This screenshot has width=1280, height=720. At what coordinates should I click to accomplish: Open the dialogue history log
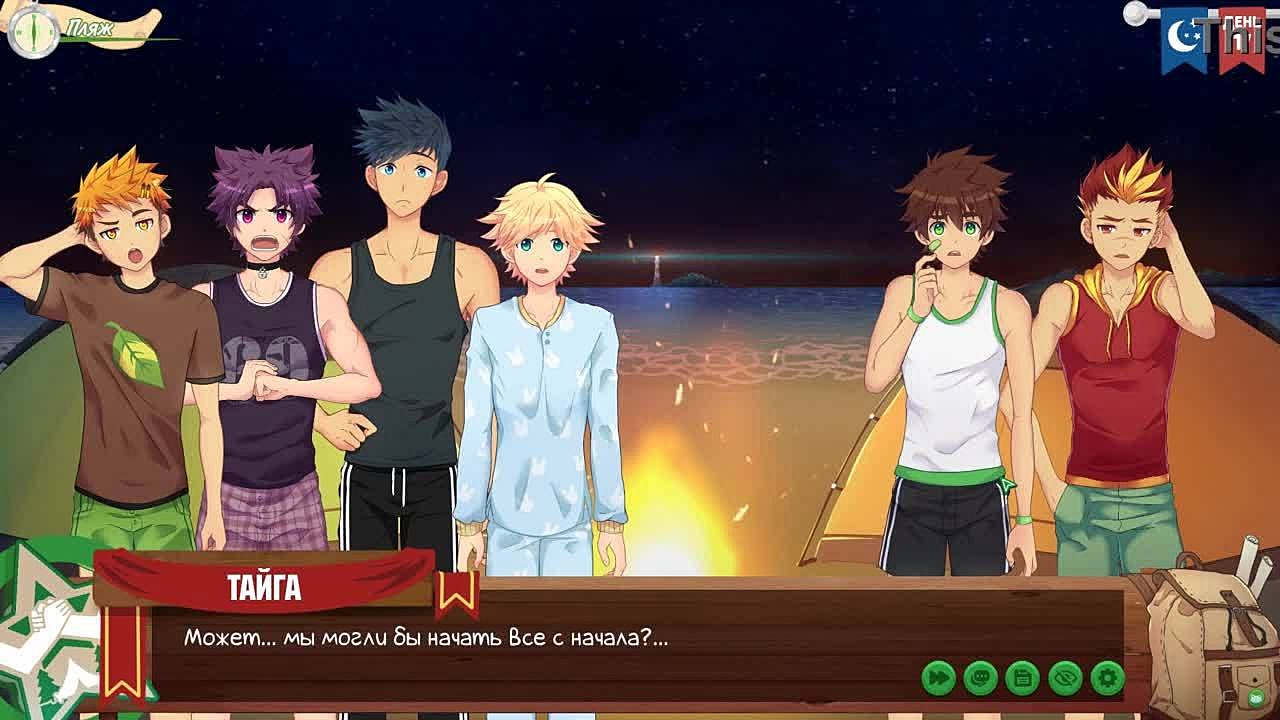[x=981, y=678]
